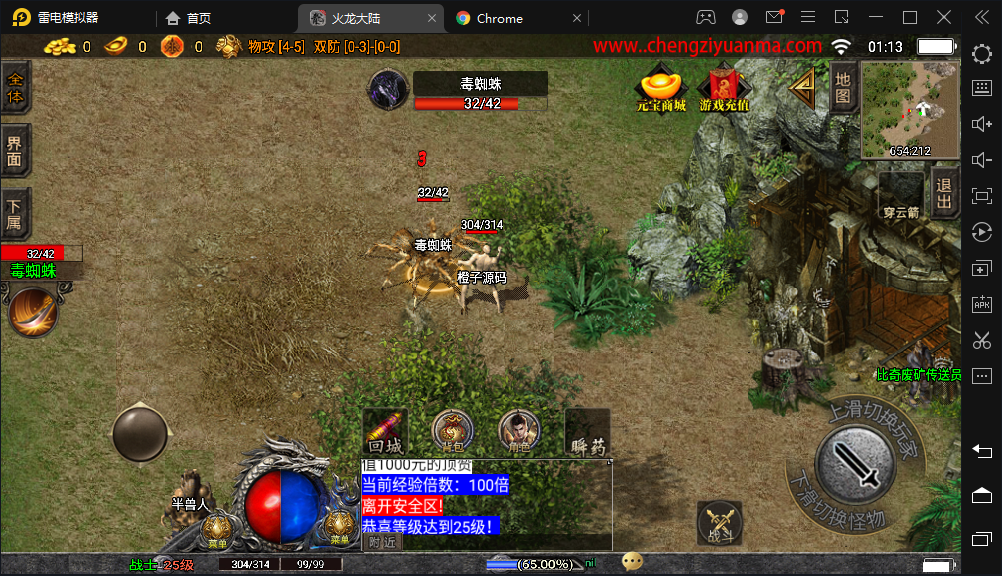The width and height of the screenshot is (1002, 576).
Task: Tap the 退出 exit button
Action: click(943, 193)
